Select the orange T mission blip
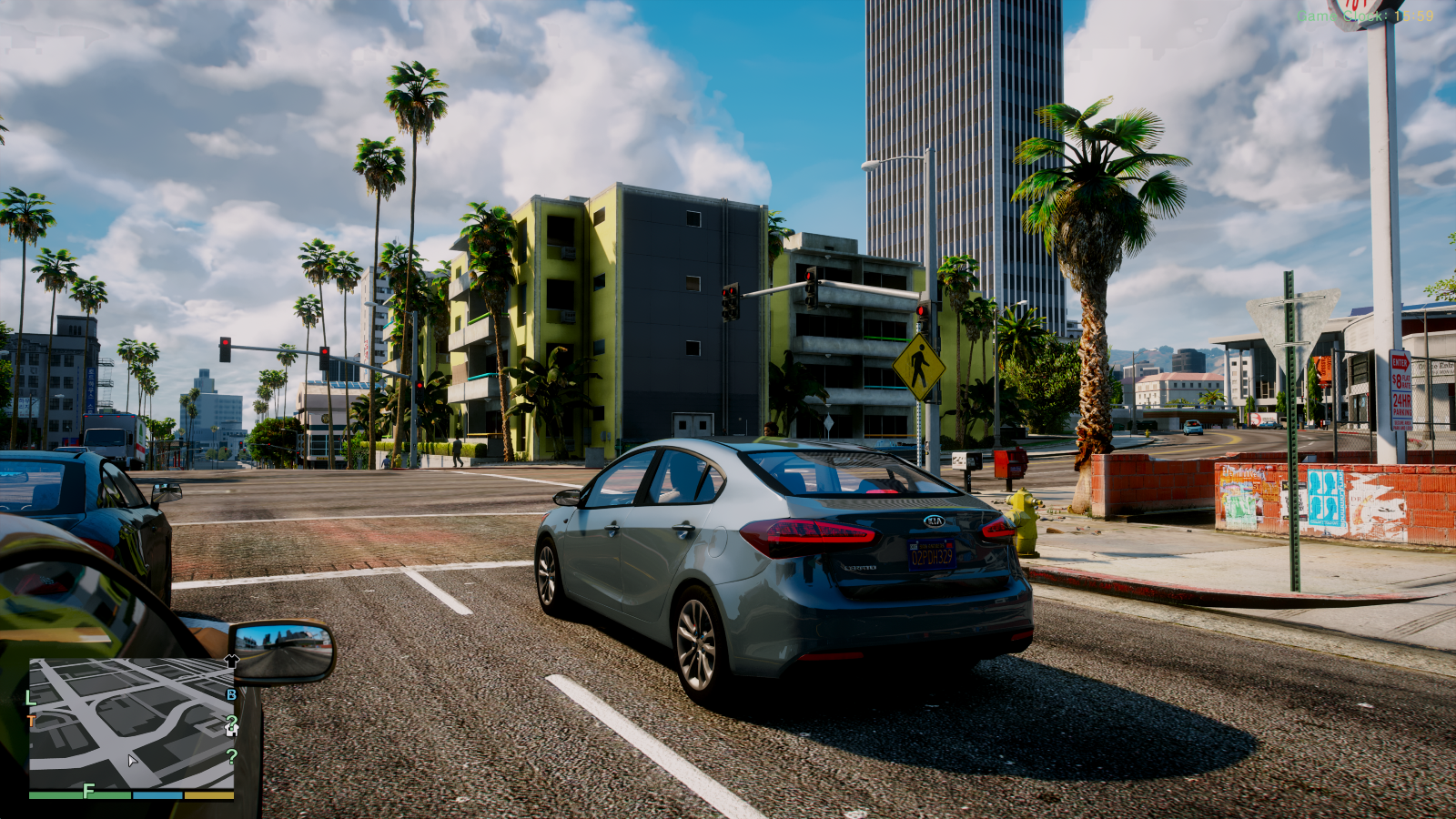 tap(32, 722)
